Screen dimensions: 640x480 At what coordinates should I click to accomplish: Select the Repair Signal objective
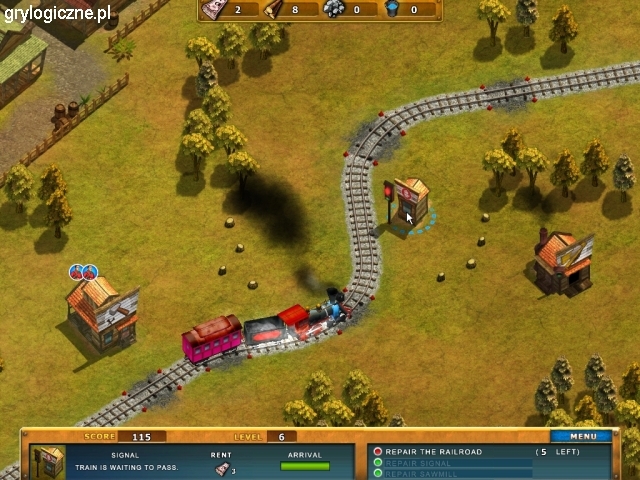[x=418, y=463]
